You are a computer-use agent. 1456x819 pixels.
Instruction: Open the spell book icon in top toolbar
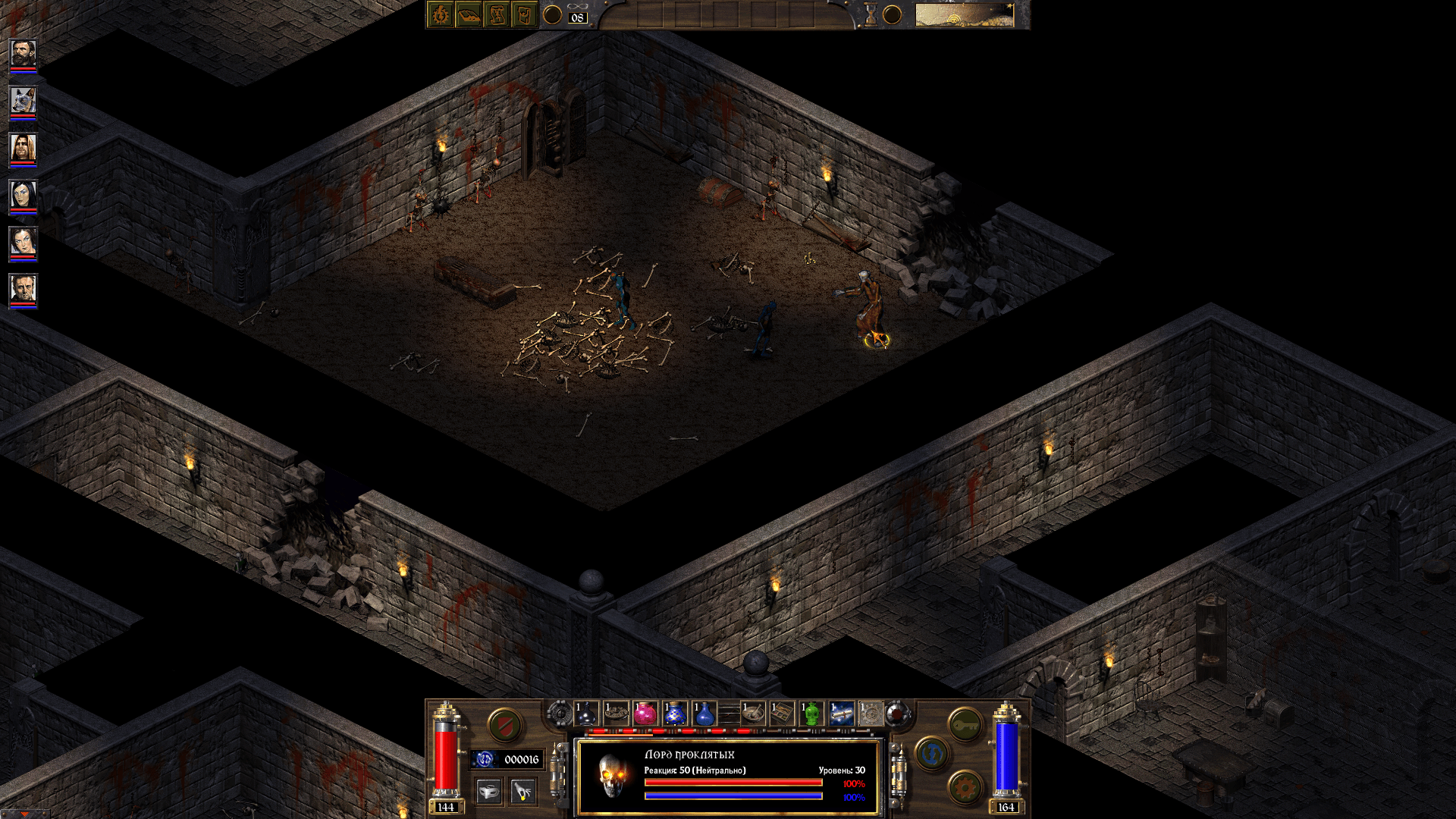tap(469, 15)
